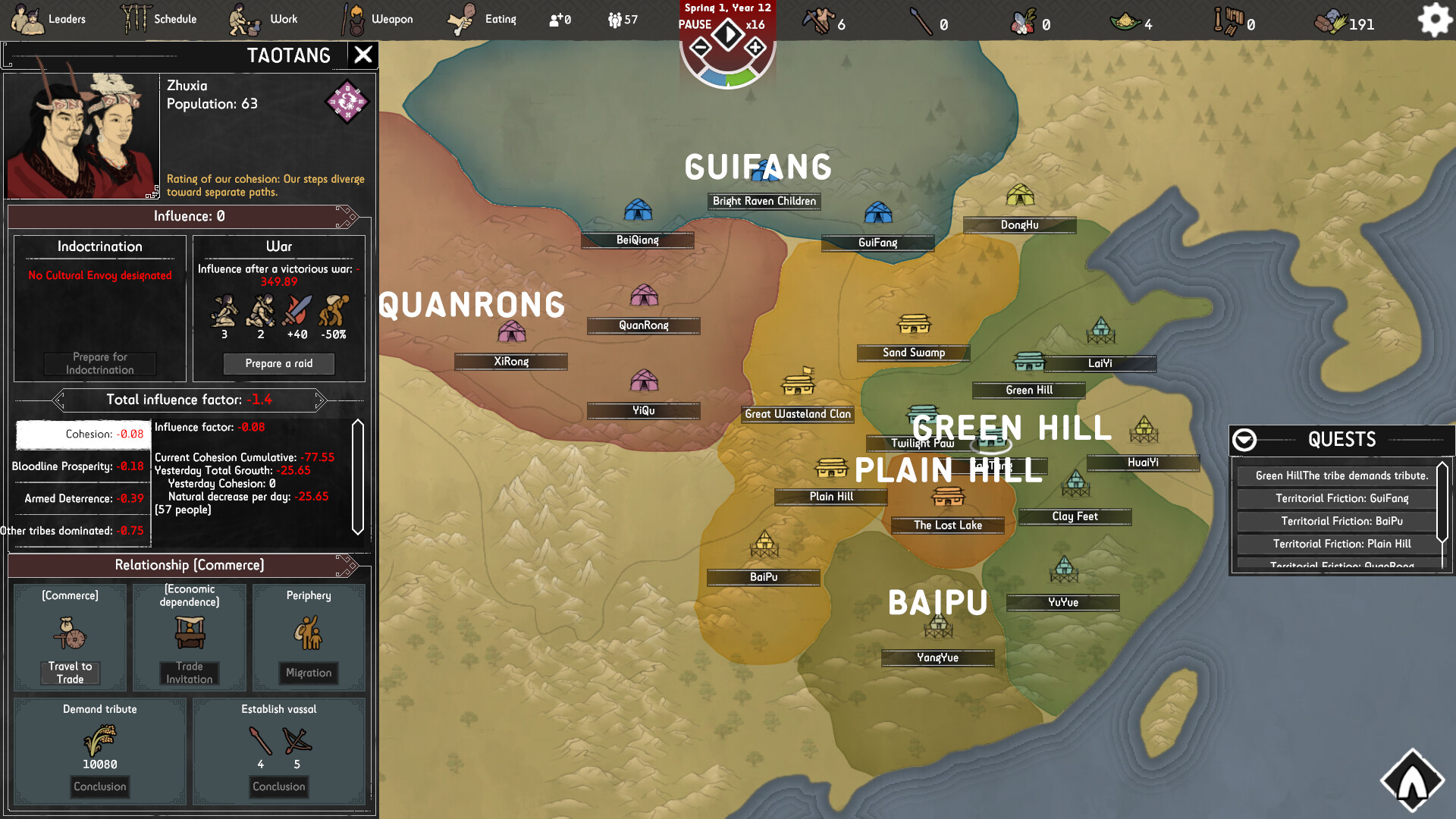Click Conclusion under Demand tribute
Screen dimensions: 1456x819
[100, 786]
